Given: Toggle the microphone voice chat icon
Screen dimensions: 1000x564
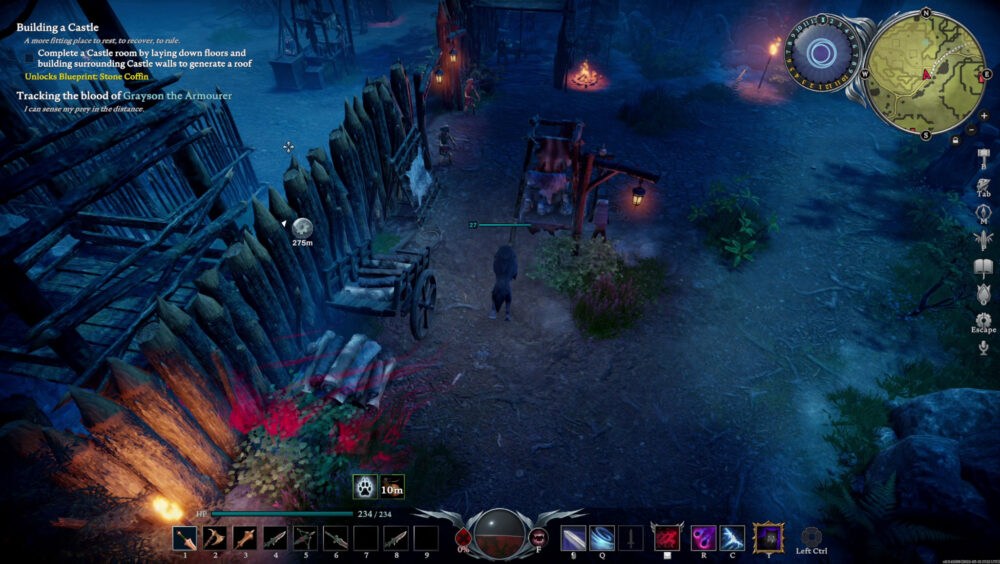Looking at the screenshot, I should pos(983,347).
